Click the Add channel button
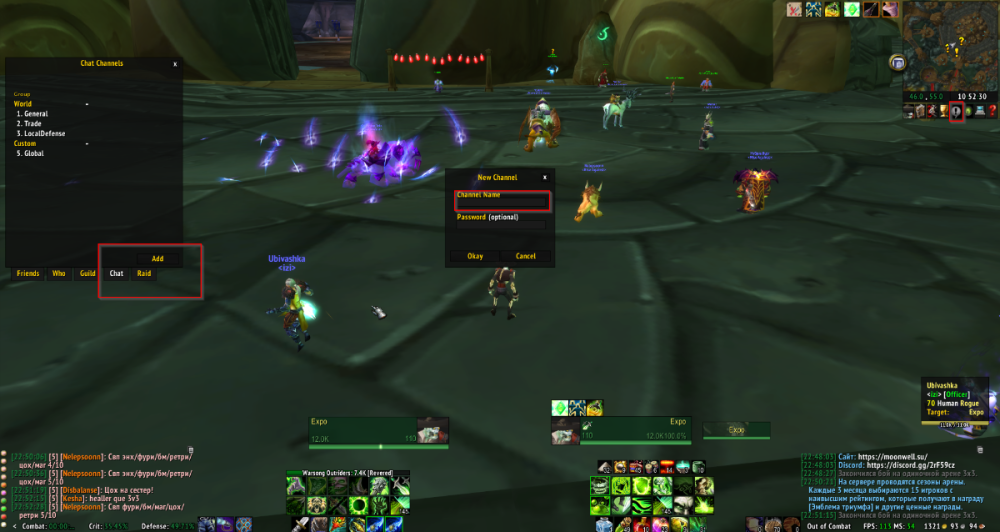1000x532 pixels. (158, 259)
